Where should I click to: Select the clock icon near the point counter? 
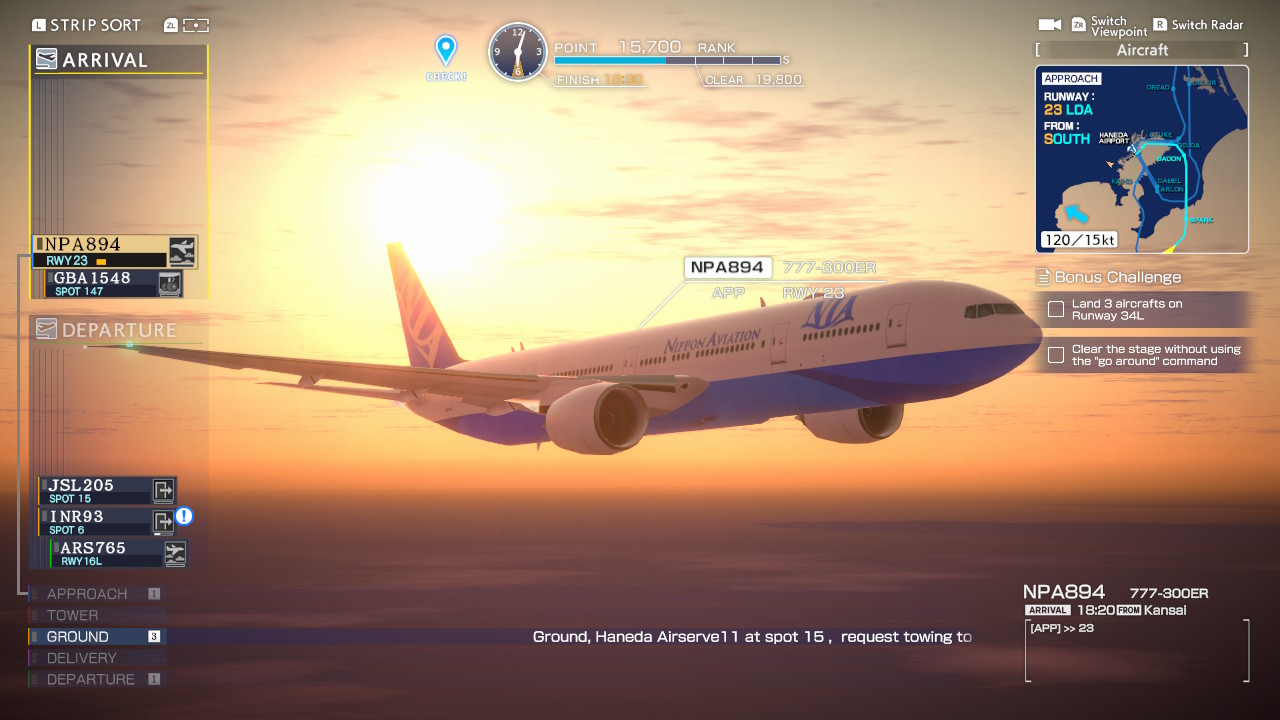518,52
